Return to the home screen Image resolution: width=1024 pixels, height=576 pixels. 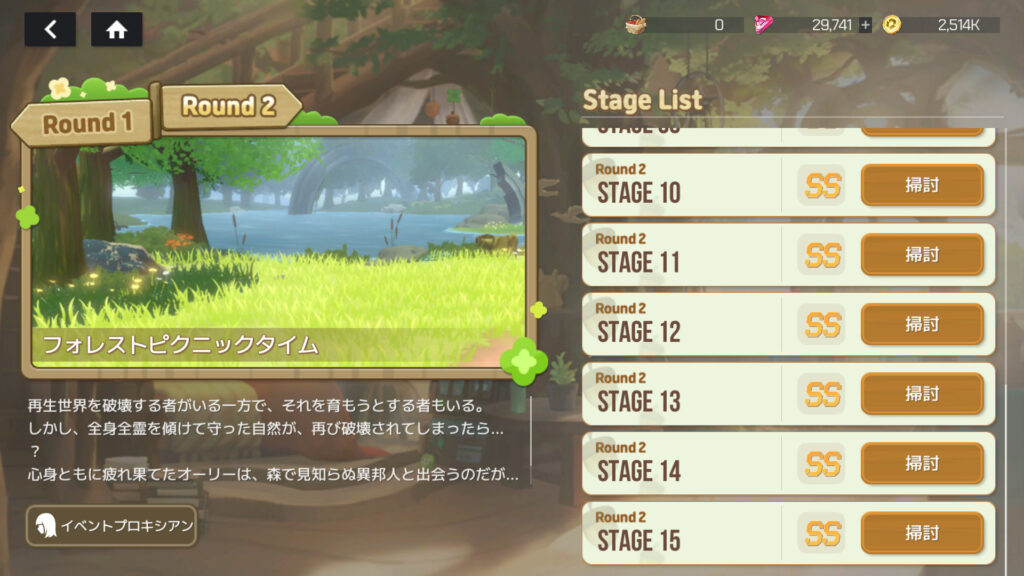pos(117,29)
